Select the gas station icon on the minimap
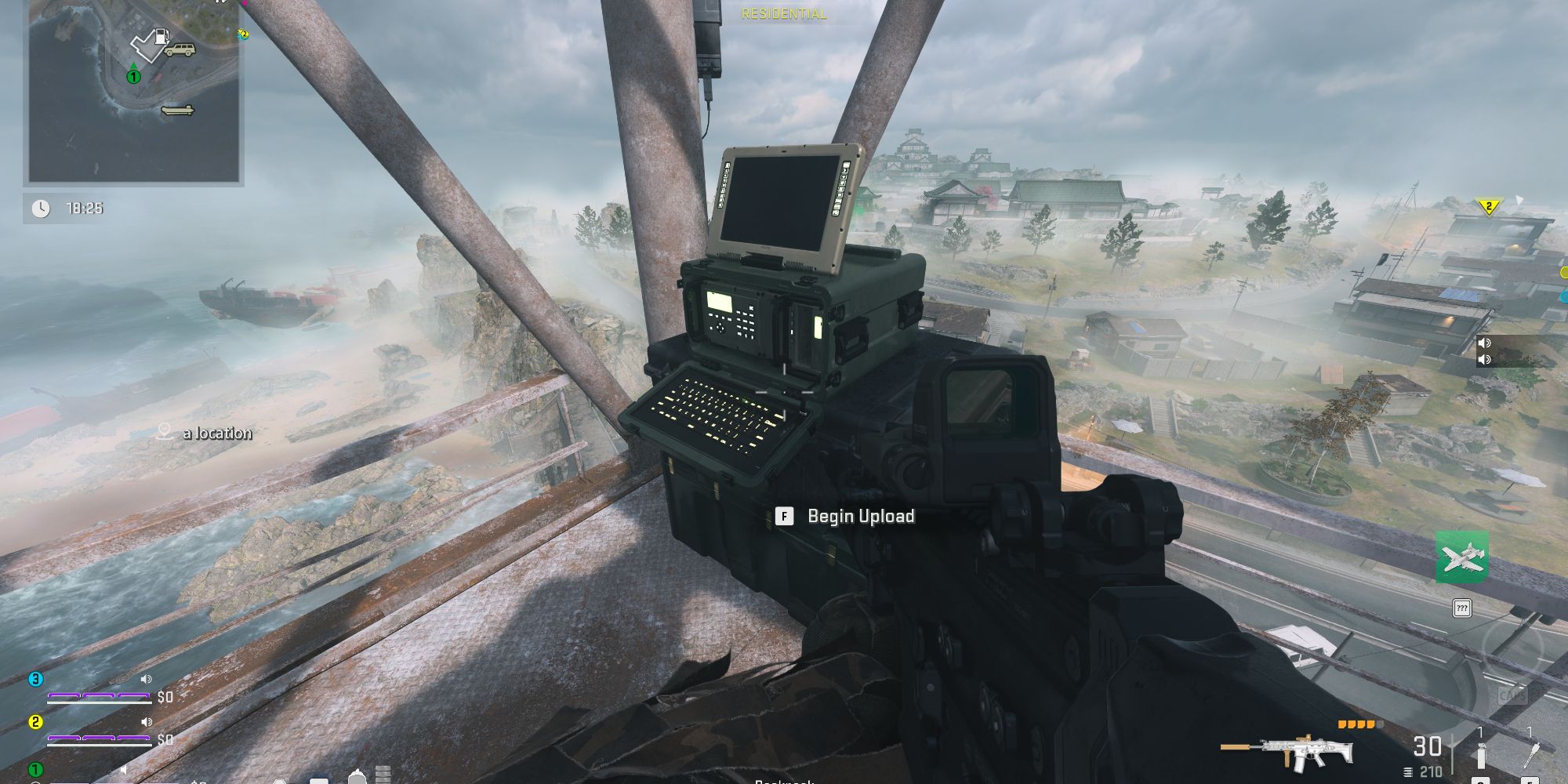Screen dimensions: 1568x784 [x=162, y=37]
